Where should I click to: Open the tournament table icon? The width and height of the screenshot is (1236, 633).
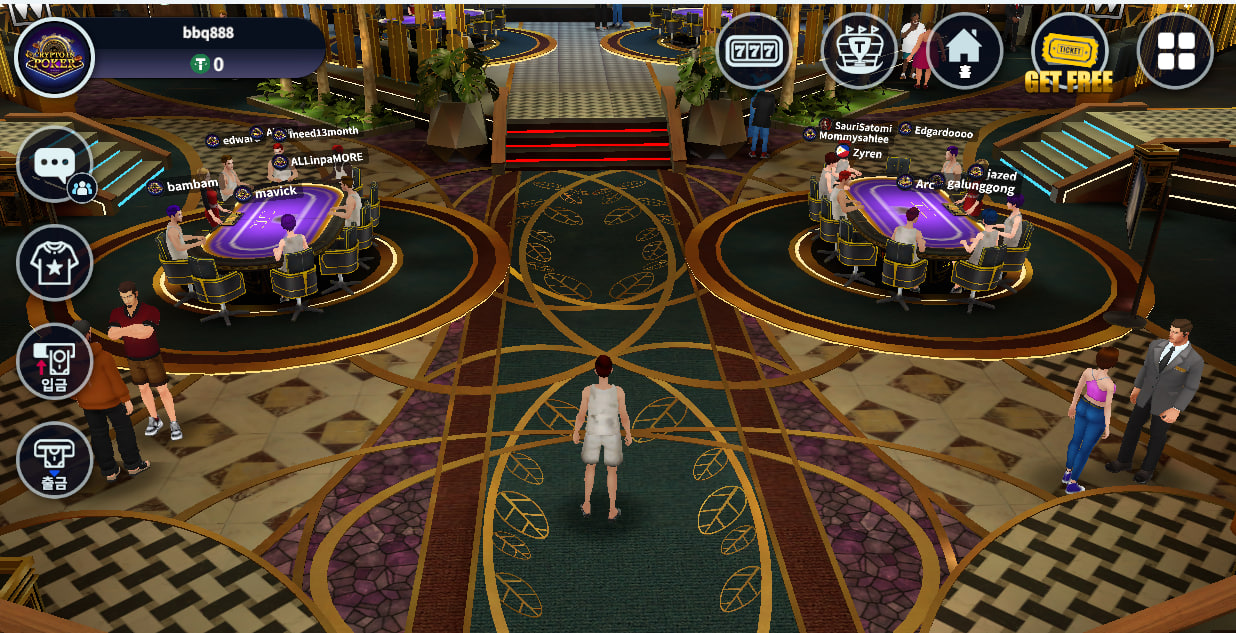(859, 50)
